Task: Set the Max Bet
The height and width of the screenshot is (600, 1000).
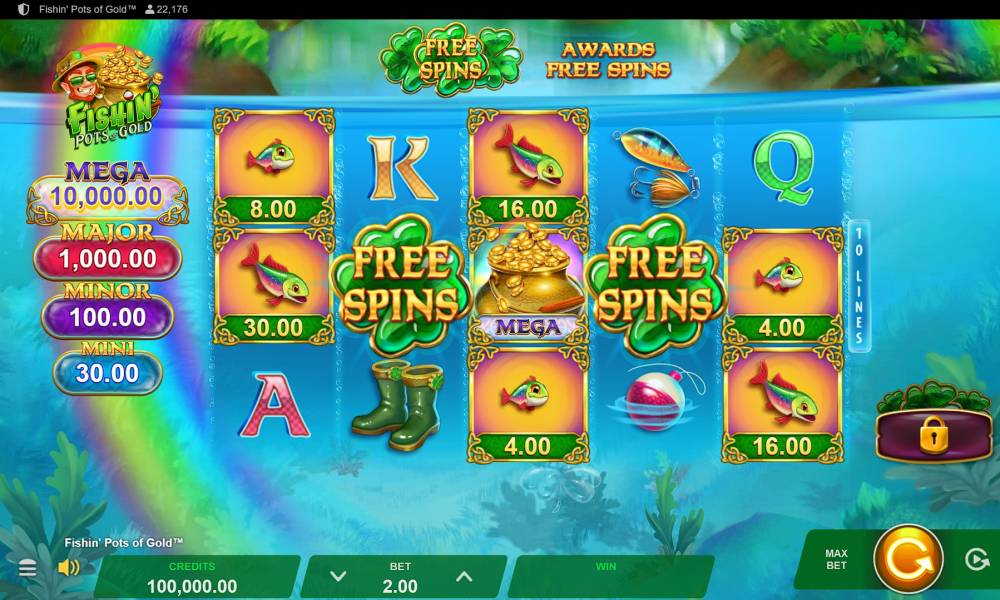Action: coord(836,559)
